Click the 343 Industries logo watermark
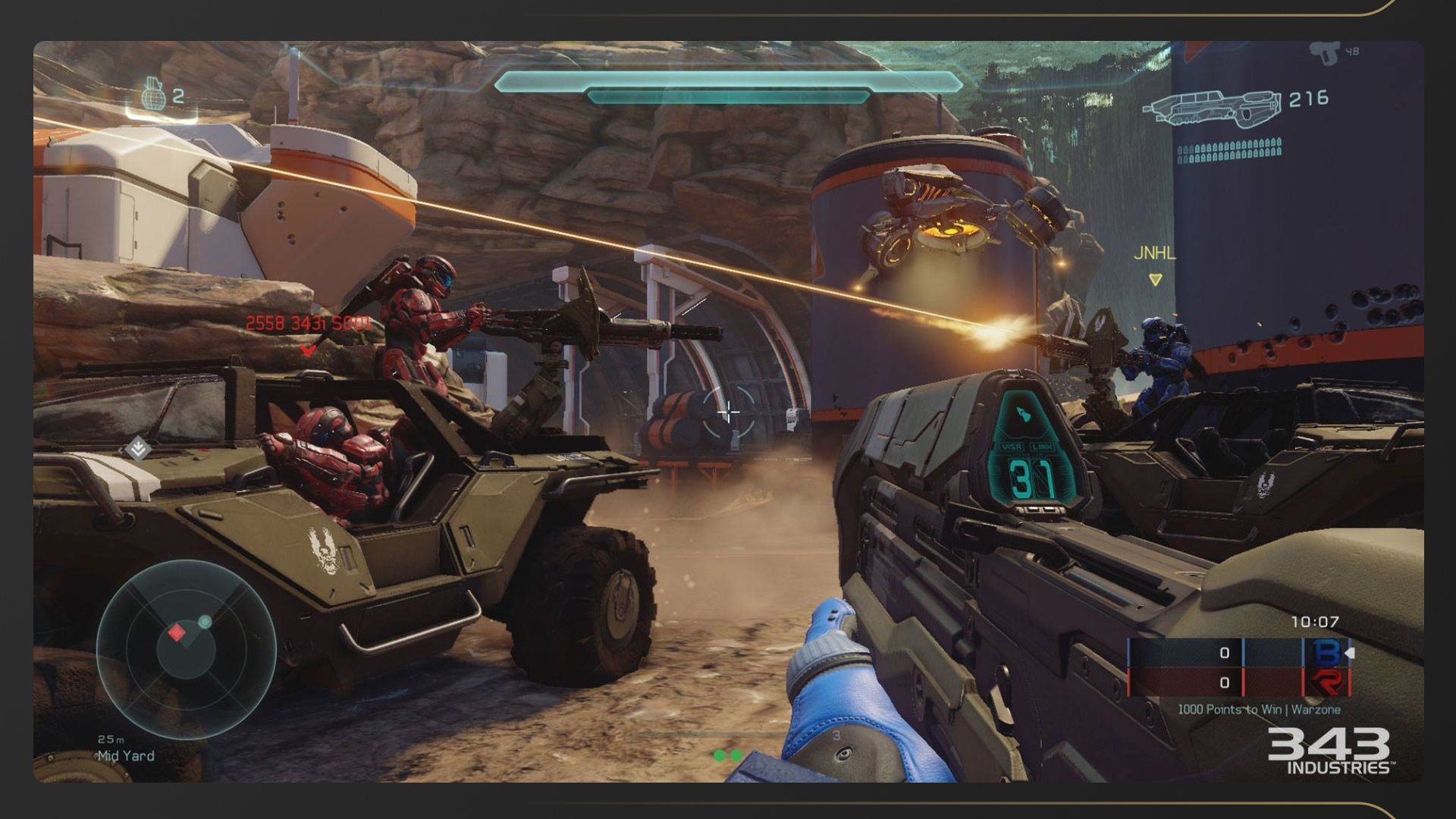Viewport: 1456px width, 819px height. [x=1329, y=751]
